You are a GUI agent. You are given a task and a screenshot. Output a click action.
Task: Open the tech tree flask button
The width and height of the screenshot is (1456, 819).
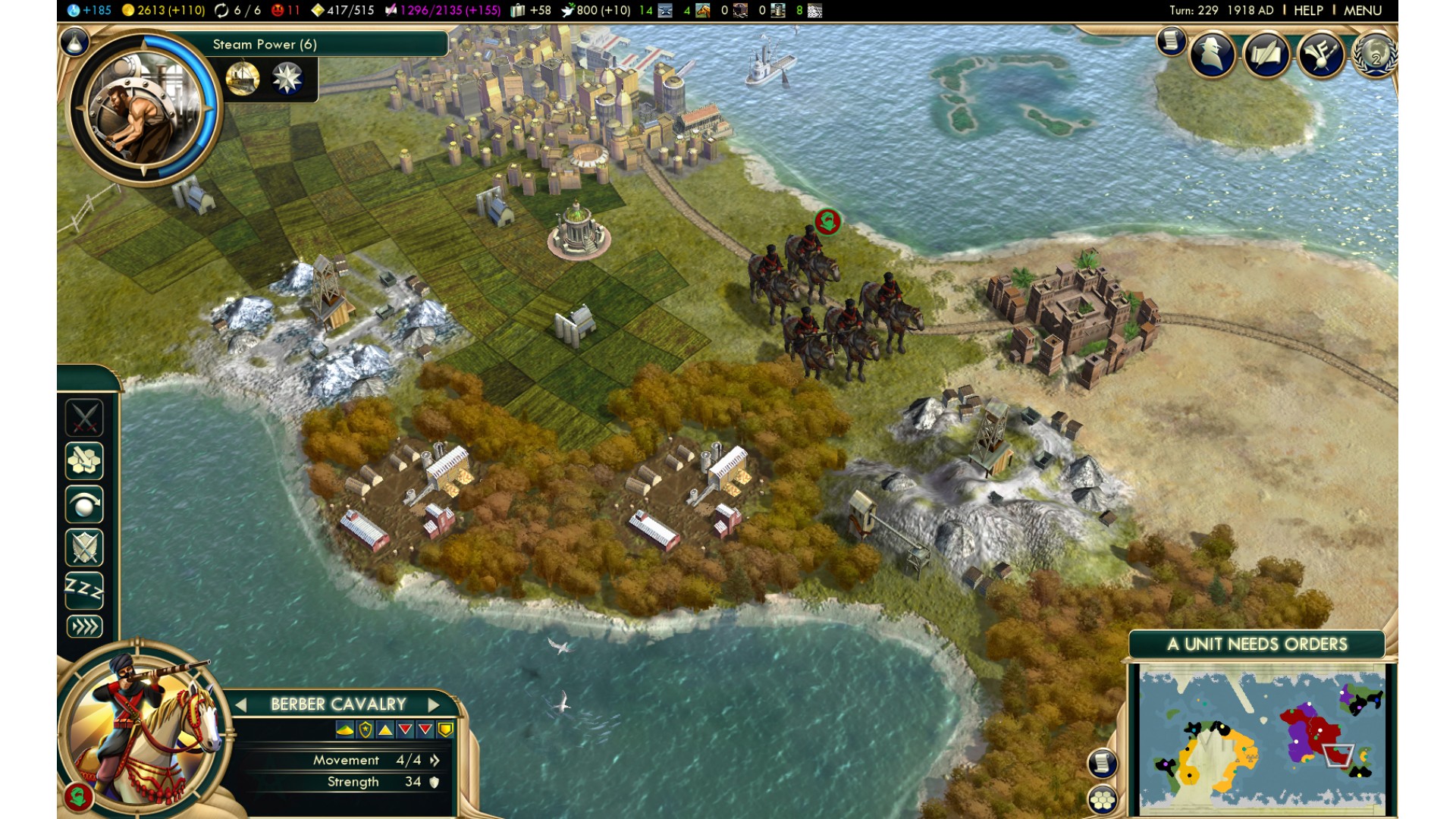[74, 43]
